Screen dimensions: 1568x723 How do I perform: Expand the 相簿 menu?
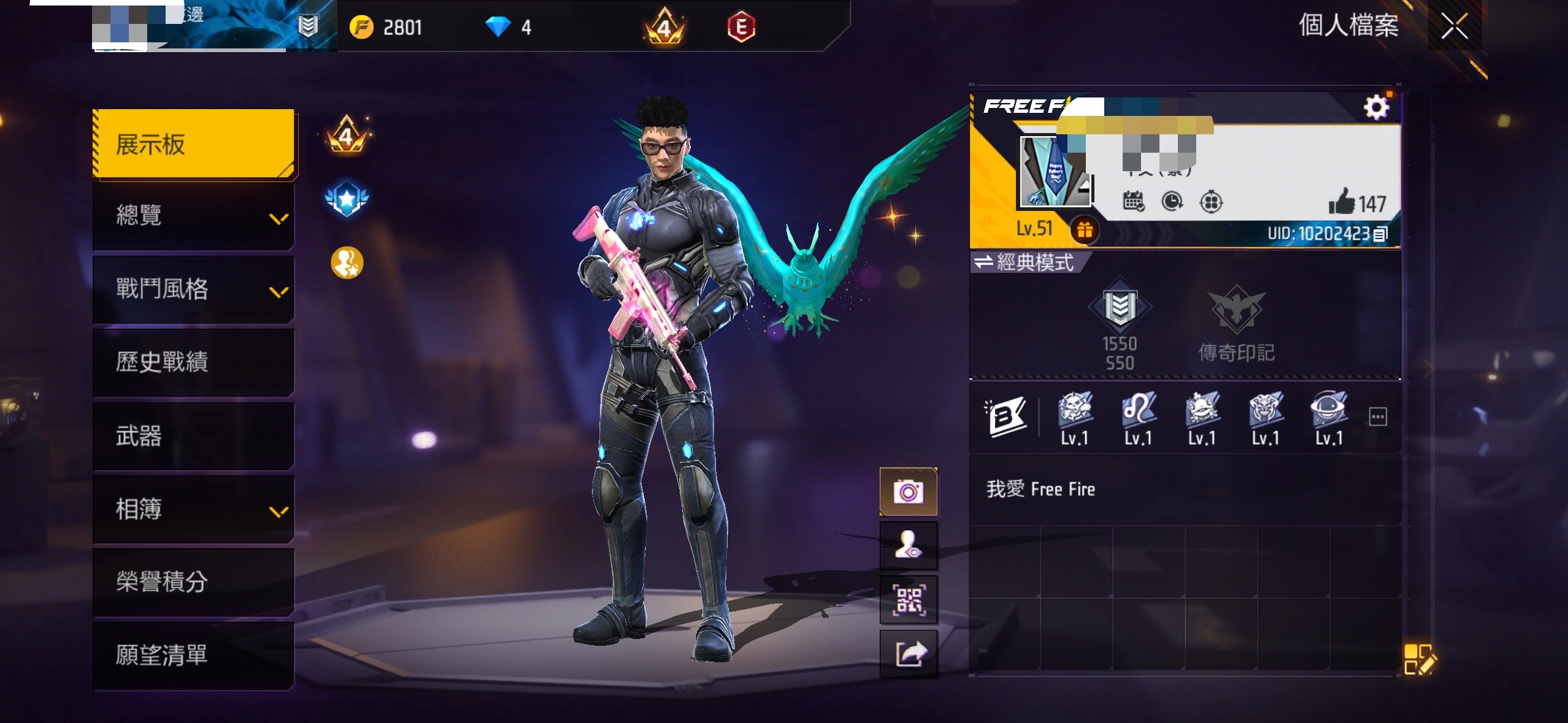(194, 509)
